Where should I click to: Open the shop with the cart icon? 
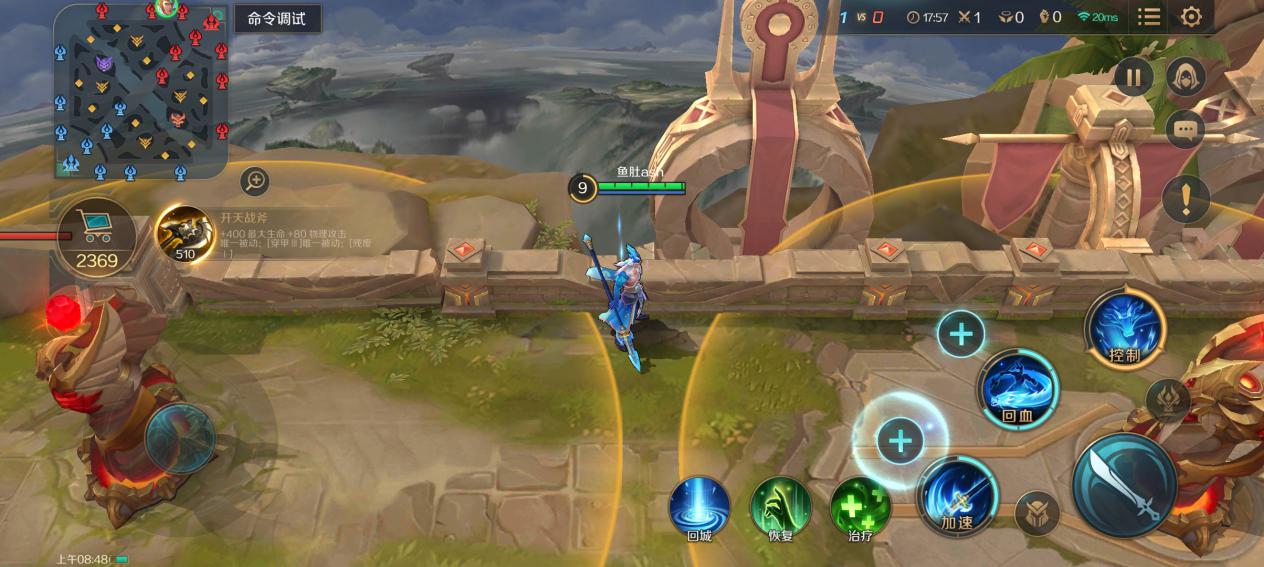coord(96,237)
